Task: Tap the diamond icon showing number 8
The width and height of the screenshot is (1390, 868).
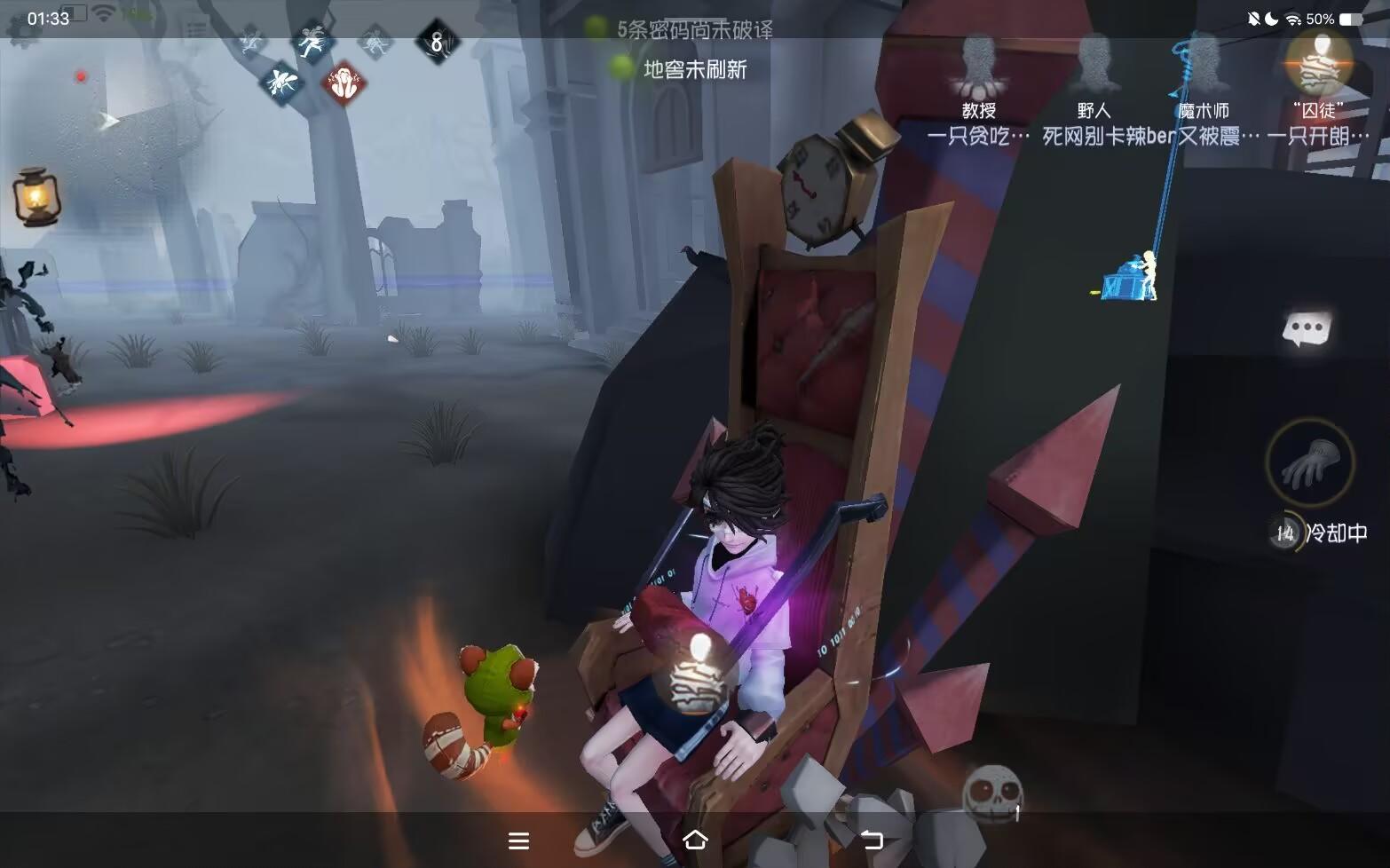Action: click(435, 40)
